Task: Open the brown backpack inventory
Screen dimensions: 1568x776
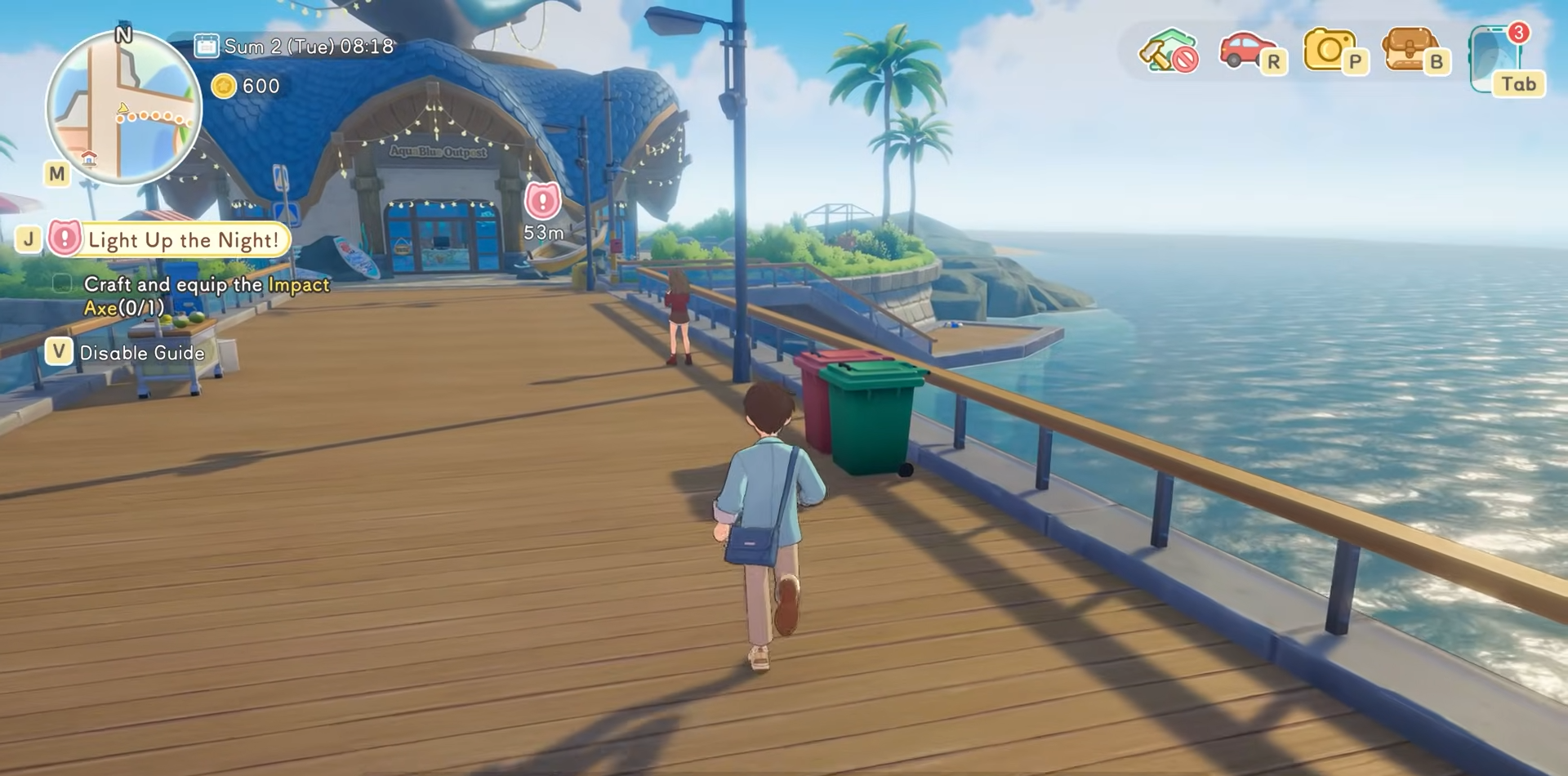Action: click(x=1410, y=51)
